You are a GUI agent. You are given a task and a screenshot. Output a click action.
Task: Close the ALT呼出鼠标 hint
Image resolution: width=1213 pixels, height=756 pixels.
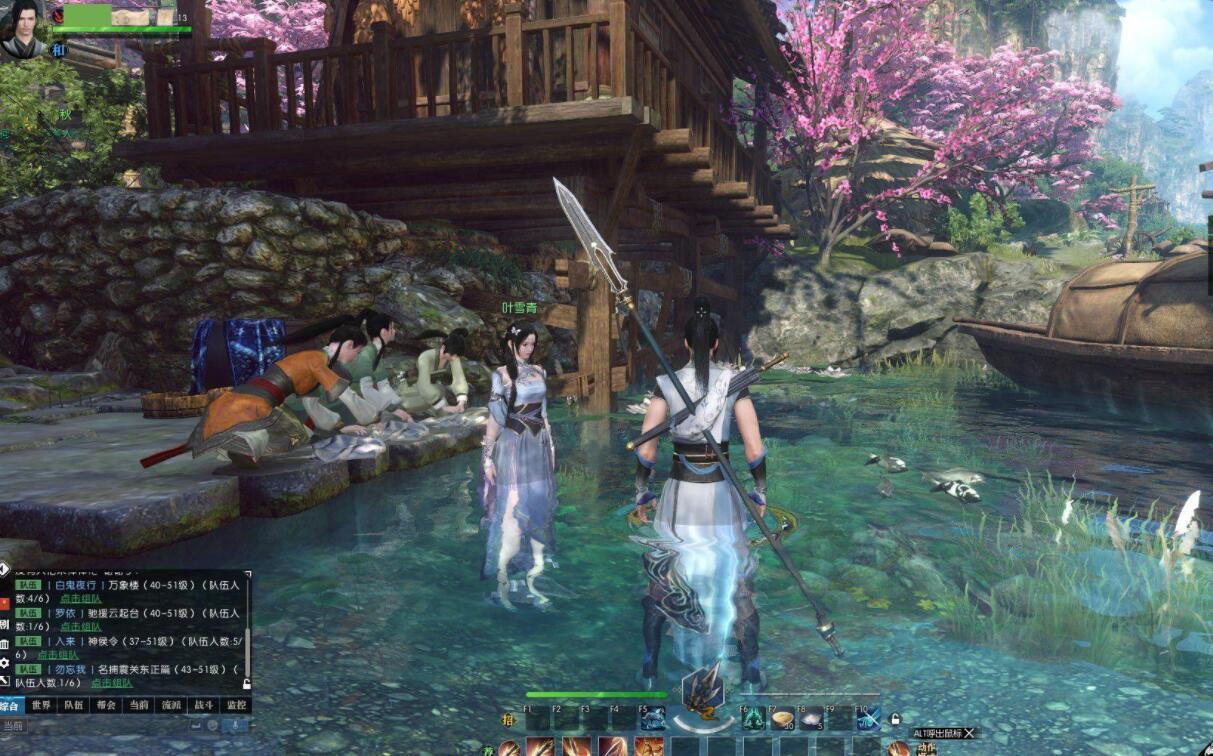click(x=968, y=733)
